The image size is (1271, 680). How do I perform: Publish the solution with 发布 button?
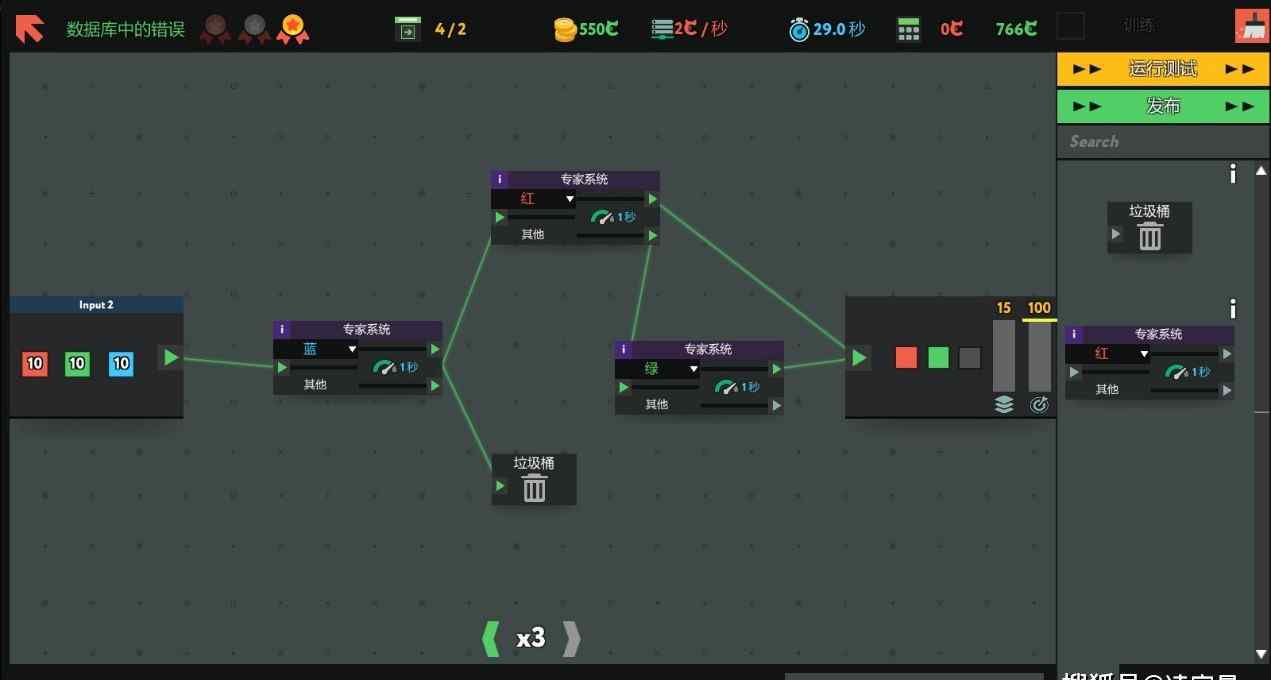coord(1162,106)
